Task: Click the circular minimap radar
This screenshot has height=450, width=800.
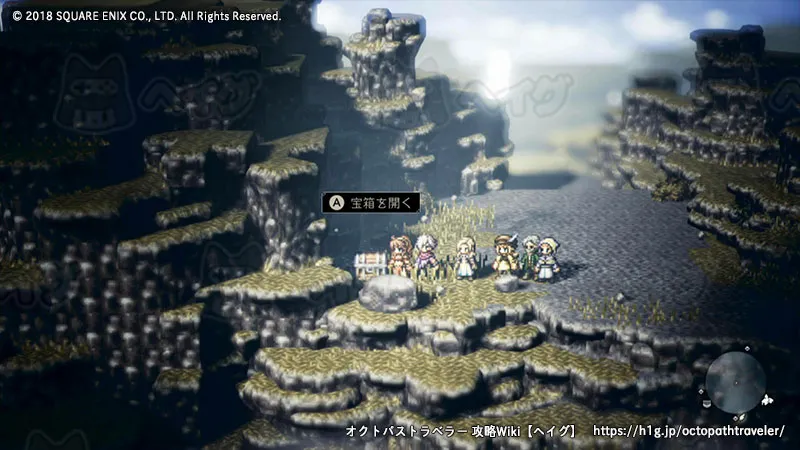Action: click(x=736, y=383)
